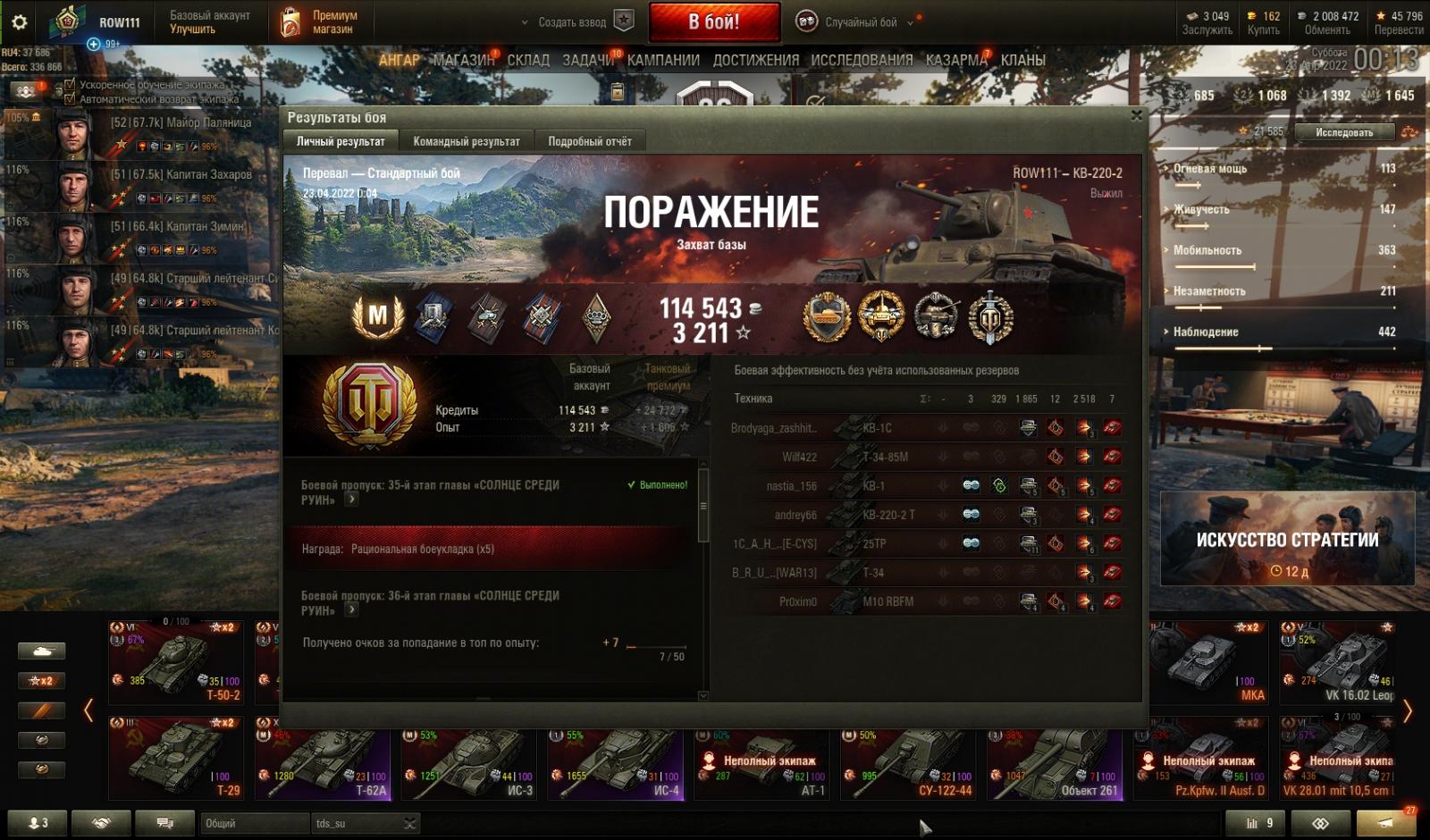Select the ИС-4 tank in the carousel
The image size is (1430, 840).
pos(617,764)
